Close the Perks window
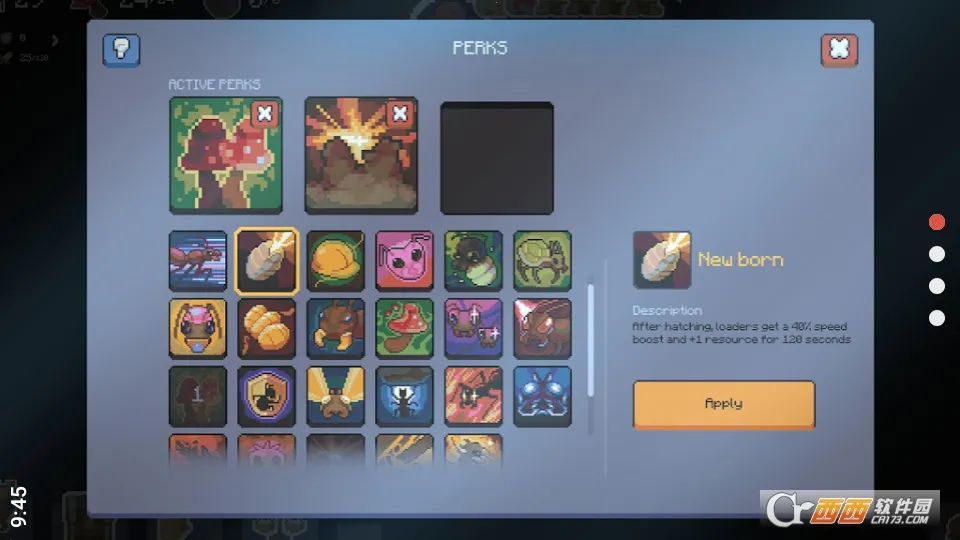Screen dimensions: 960x540 tap(839, 50)
